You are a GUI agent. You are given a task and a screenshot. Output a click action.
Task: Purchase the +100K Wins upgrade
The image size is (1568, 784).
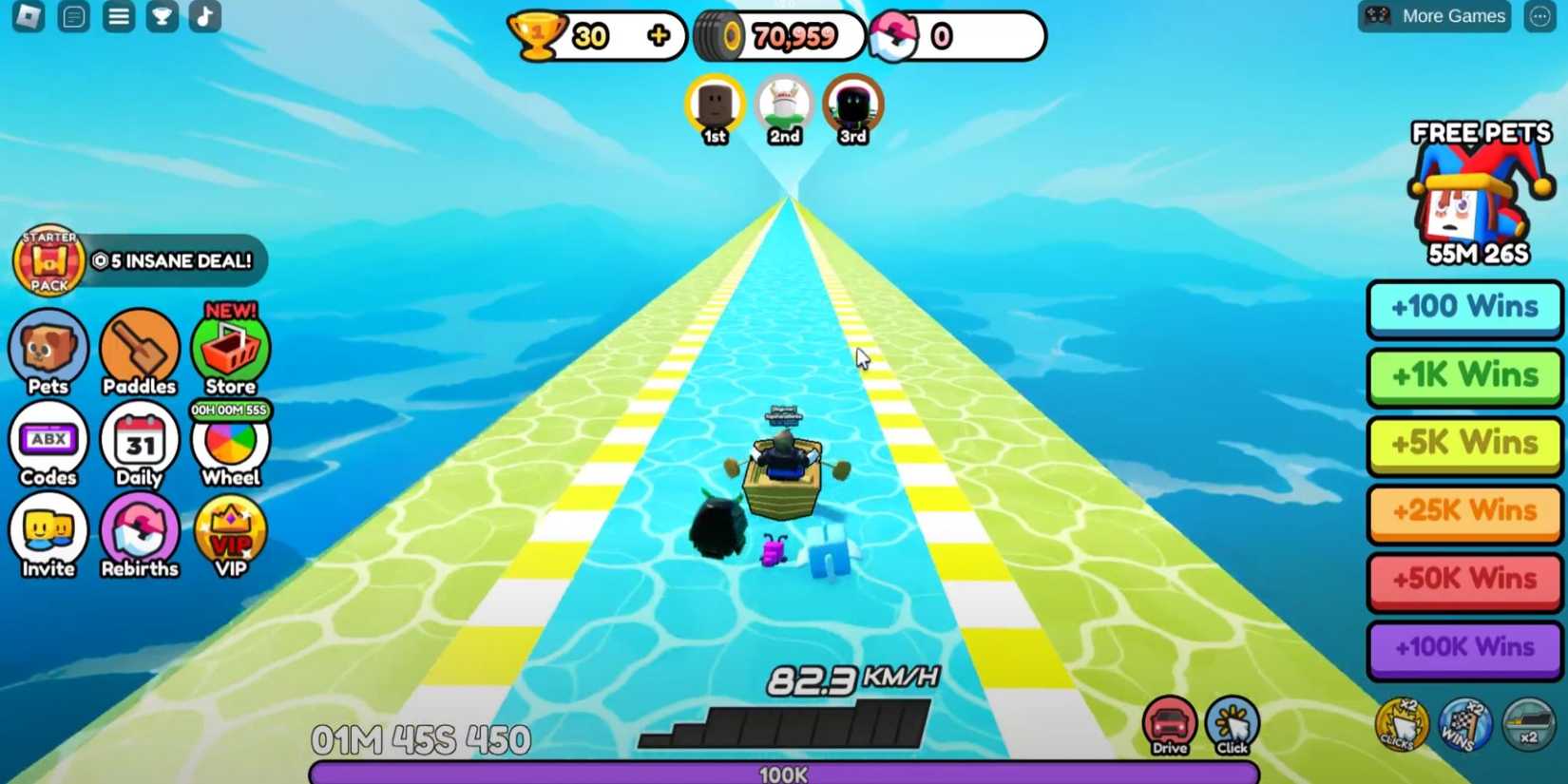click(1463, 647)
